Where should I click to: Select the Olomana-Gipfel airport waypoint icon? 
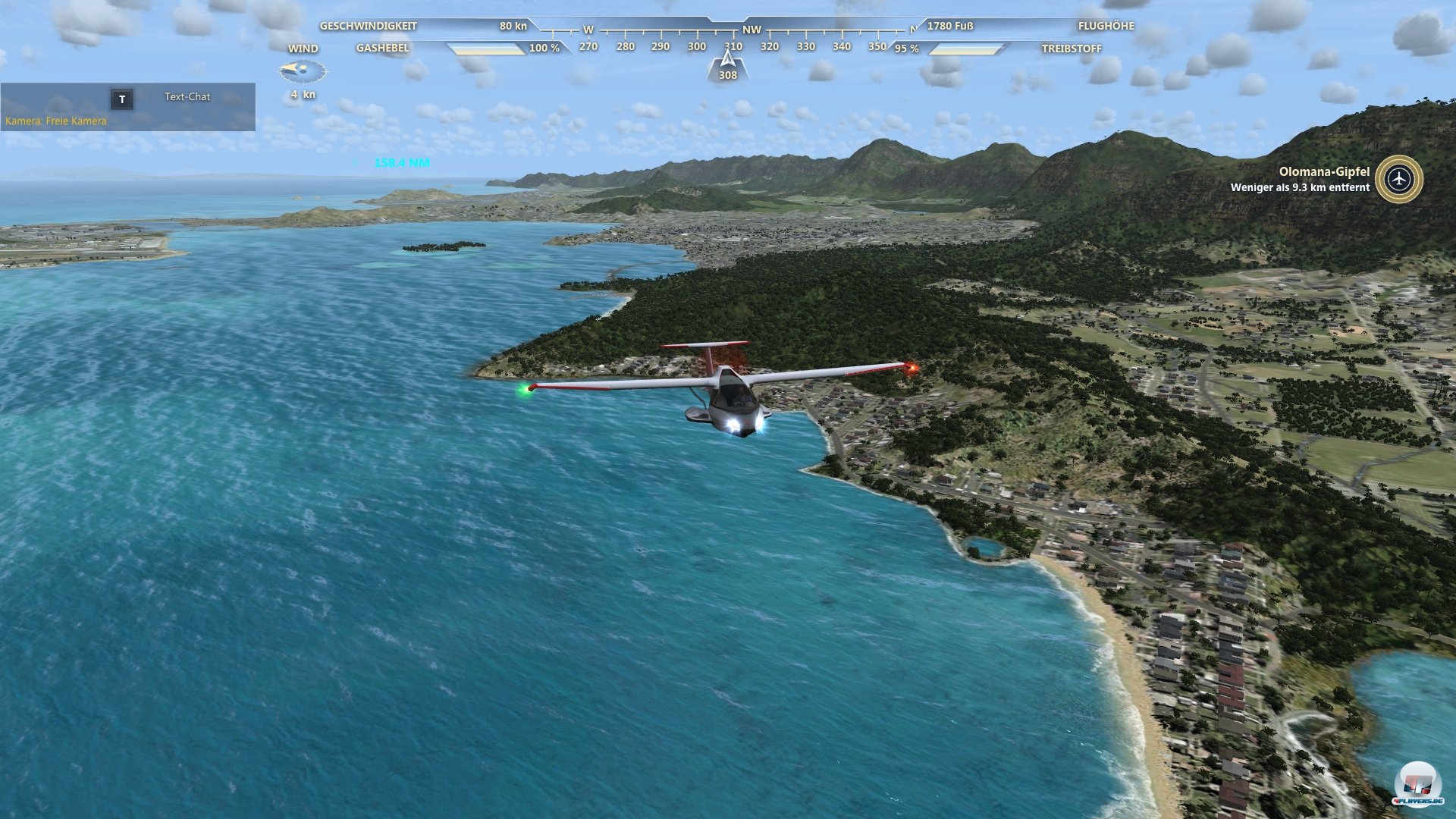(x=1401, y=180)
